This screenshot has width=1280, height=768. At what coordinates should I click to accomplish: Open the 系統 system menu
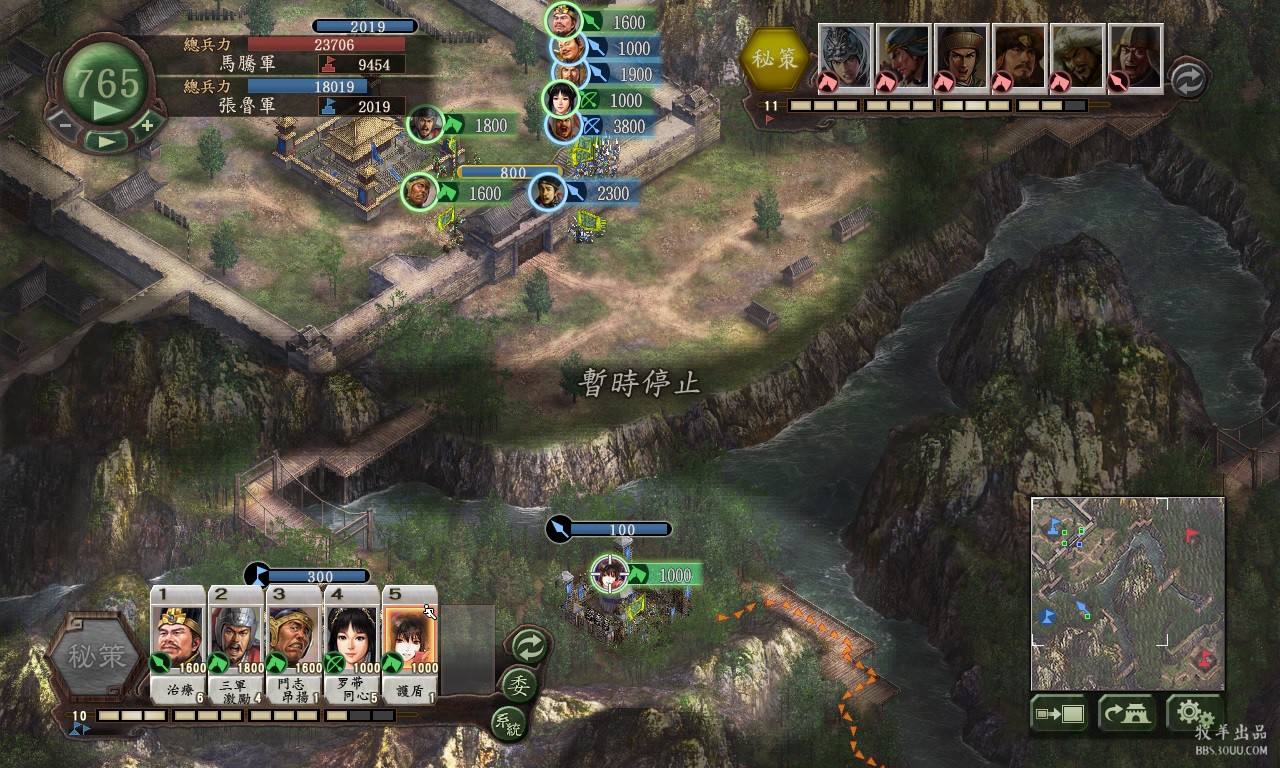507,723
